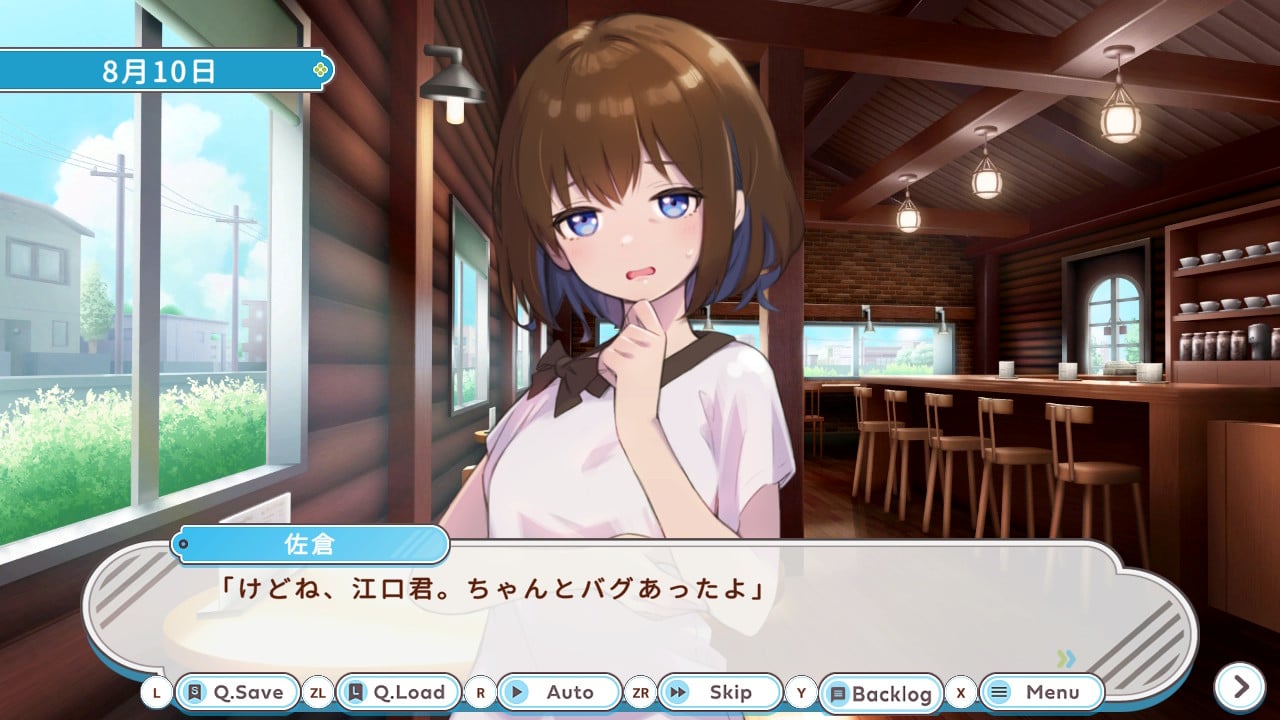Open the Menu button

[1041, 692]
